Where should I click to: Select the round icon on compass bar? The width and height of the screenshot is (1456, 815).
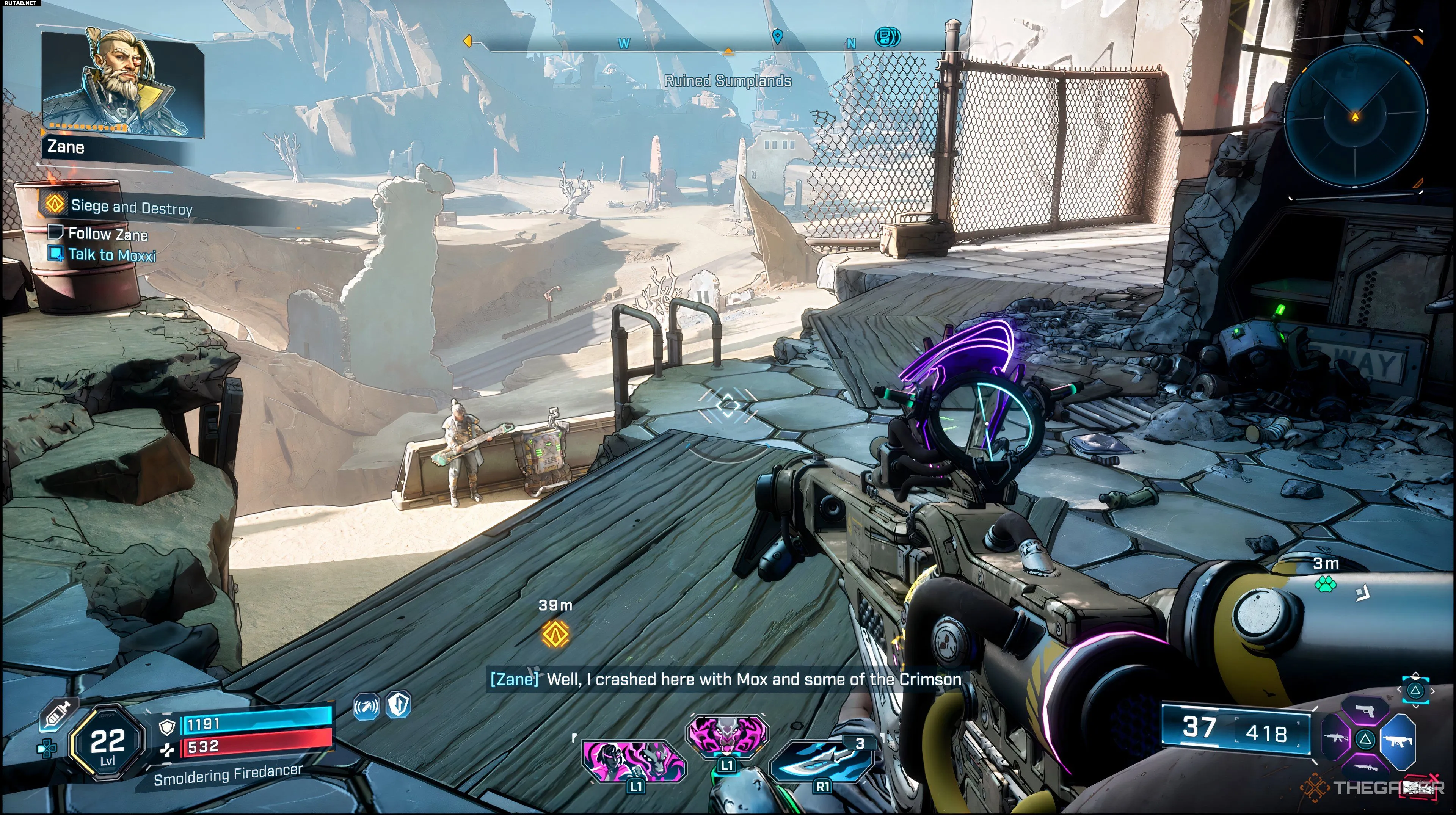[887, 37]
